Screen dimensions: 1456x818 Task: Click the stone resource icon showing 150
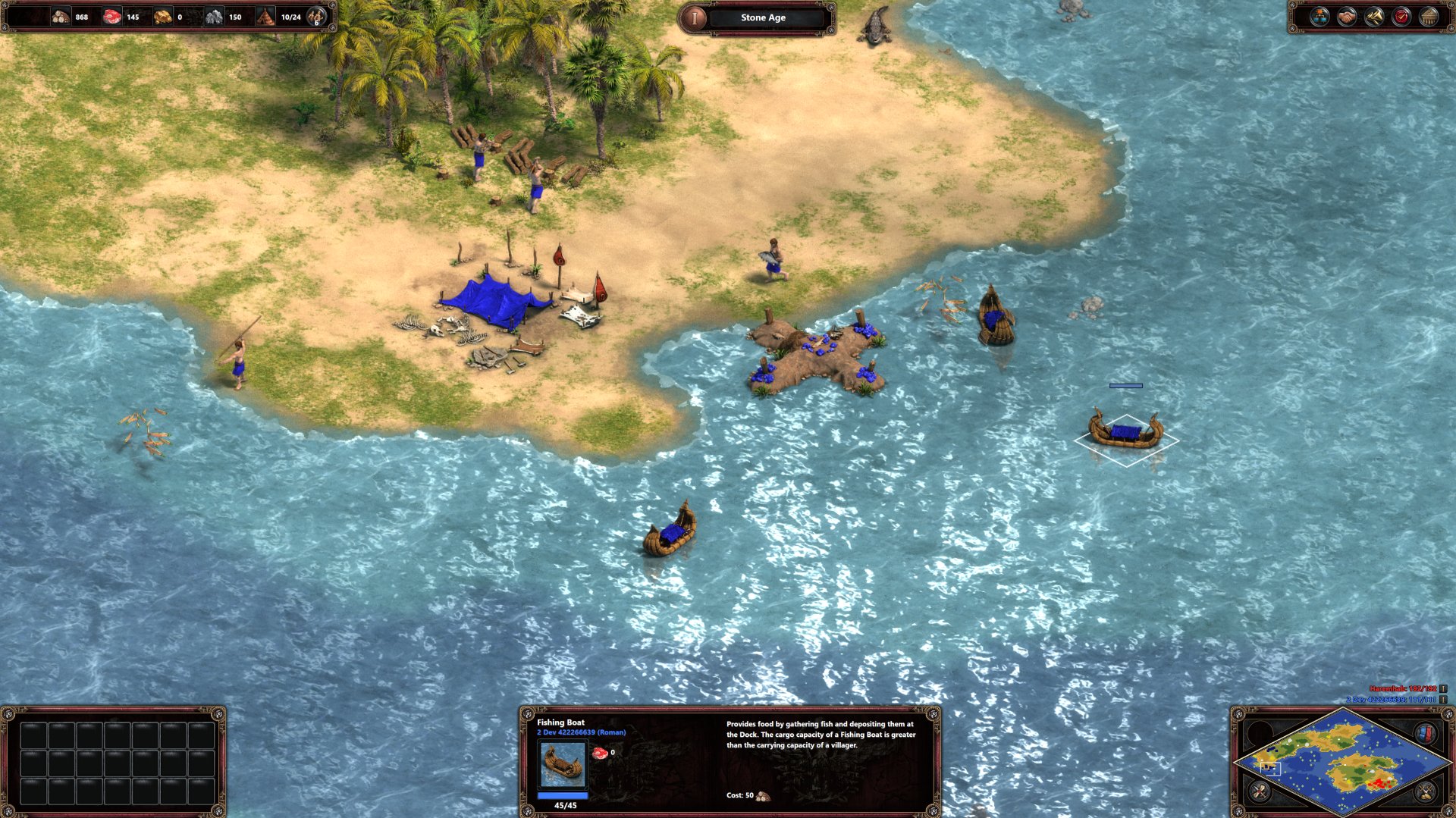(215, 17)
